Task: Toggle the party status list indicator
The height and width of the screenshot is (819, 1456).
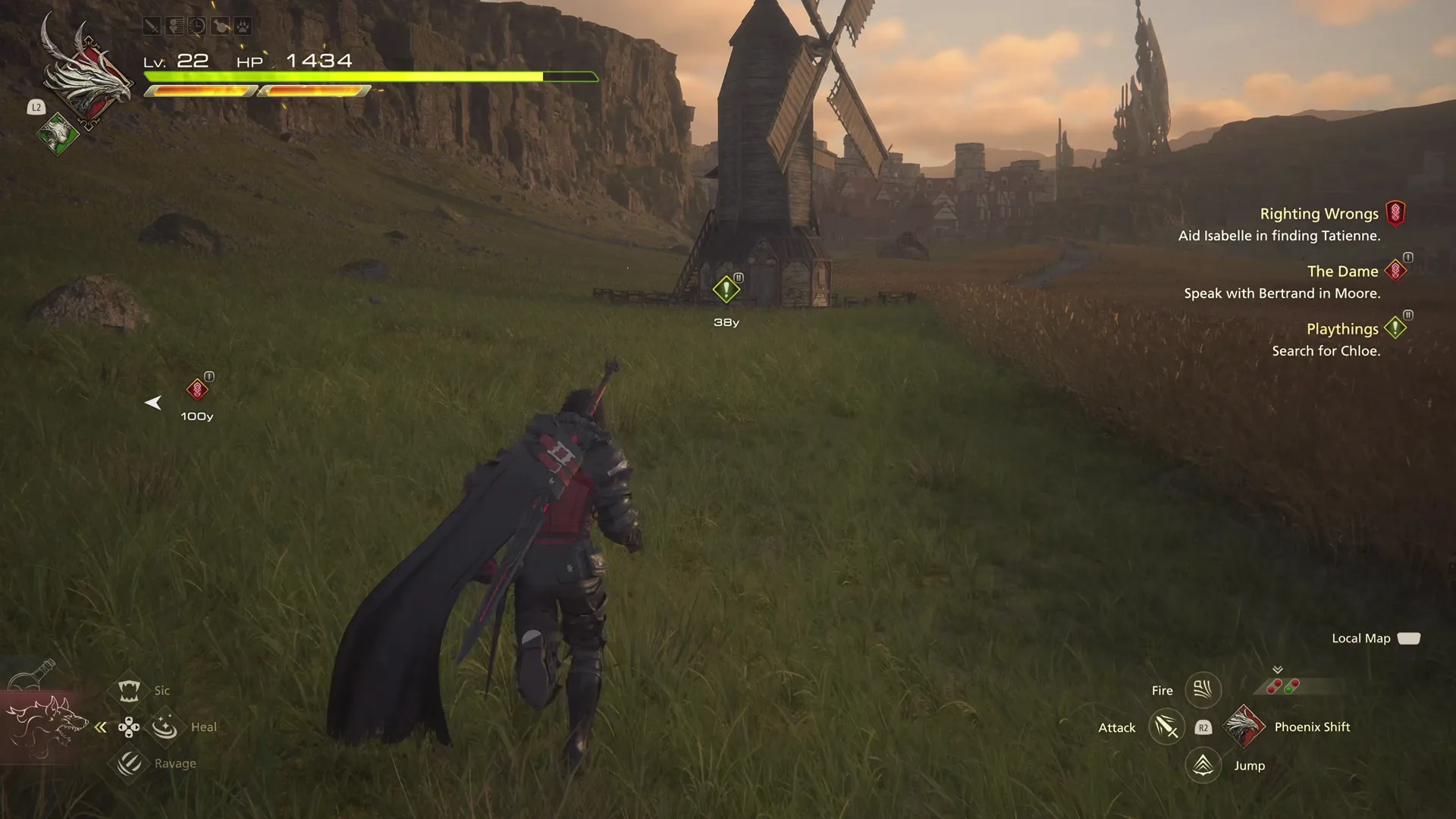Action: pyautogui.click(x=174, y=26)
